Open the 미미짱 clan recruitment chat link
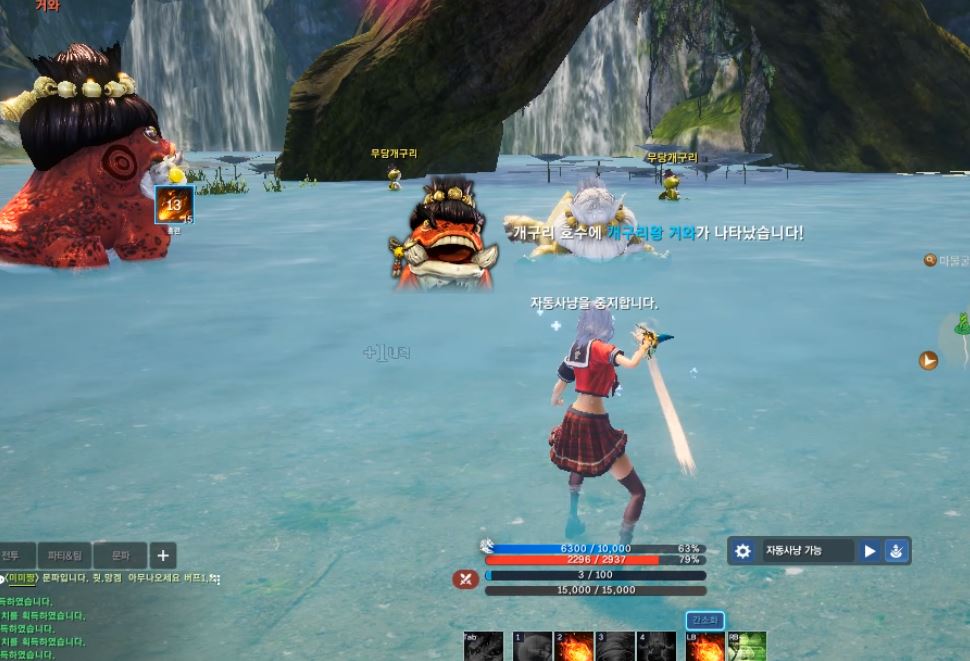Viewport: 970px width, 661px height. click(x=22, y=579)
